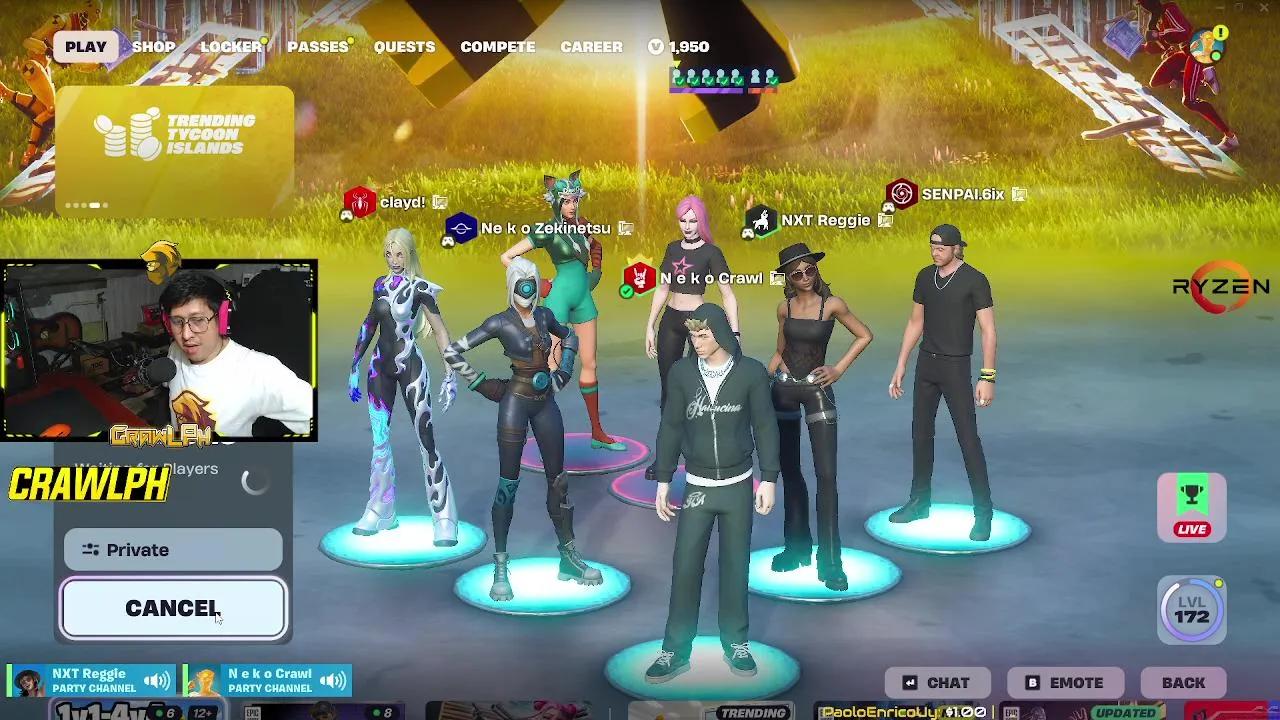This screenshot has width=1280, height=720.
Task: Open the Quests tab
Action: (404, 46)
